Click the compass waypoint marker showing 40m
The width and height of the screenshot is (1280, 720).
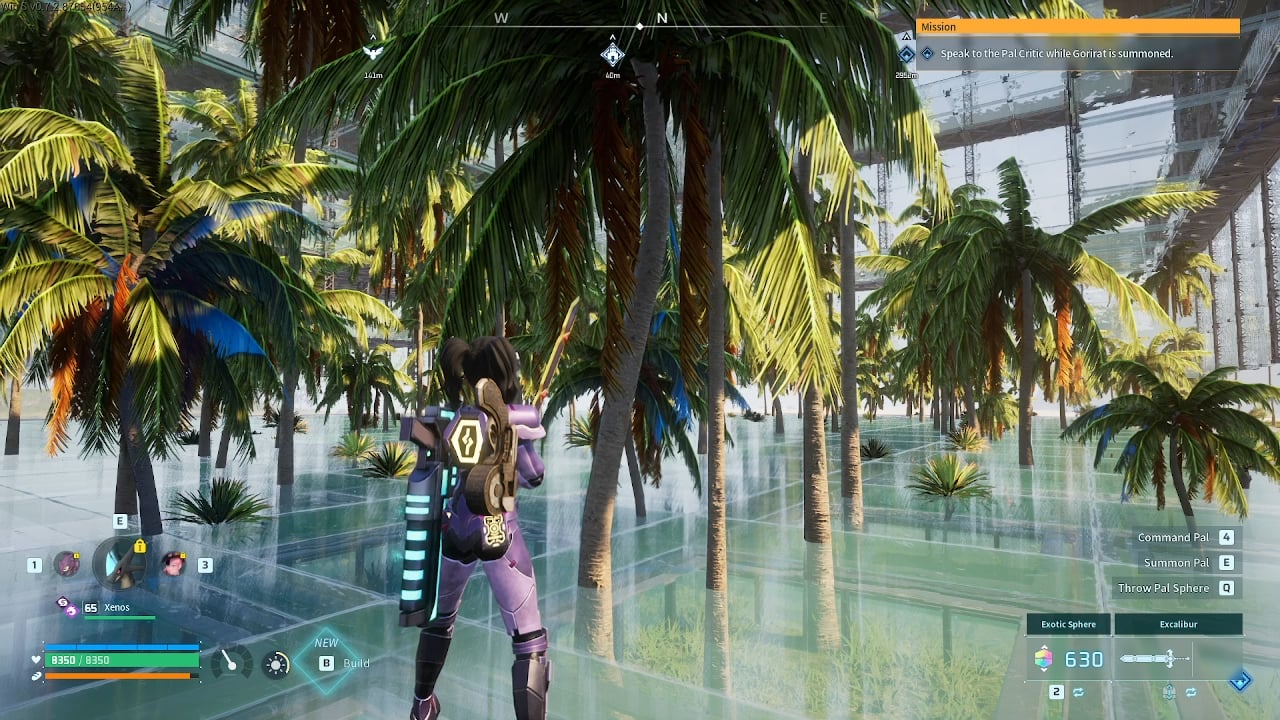point(612,54)
